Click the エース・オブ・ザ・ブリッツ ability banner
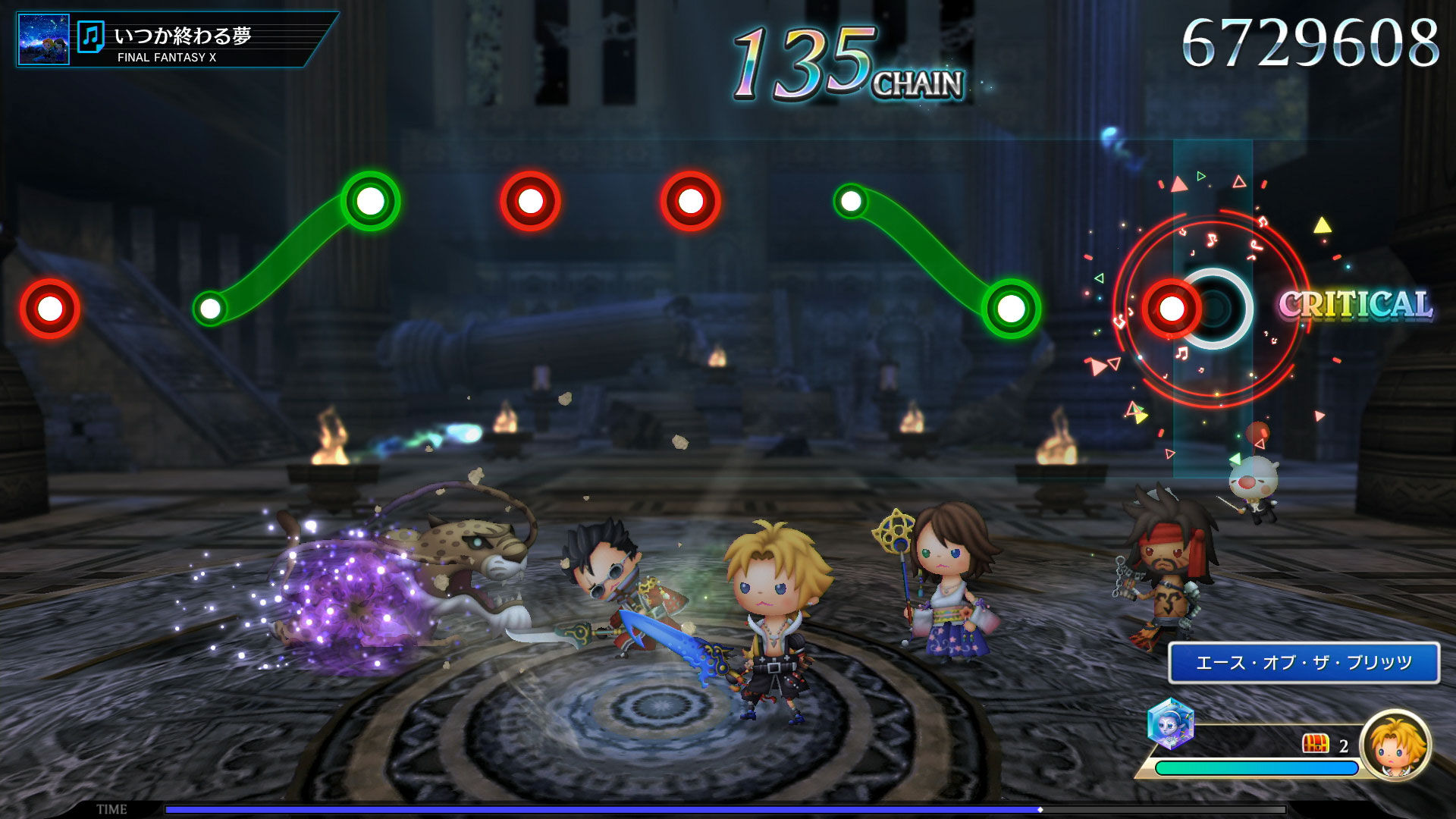The width and height of the screenshot is (1456, 819). click(1304, 663)
